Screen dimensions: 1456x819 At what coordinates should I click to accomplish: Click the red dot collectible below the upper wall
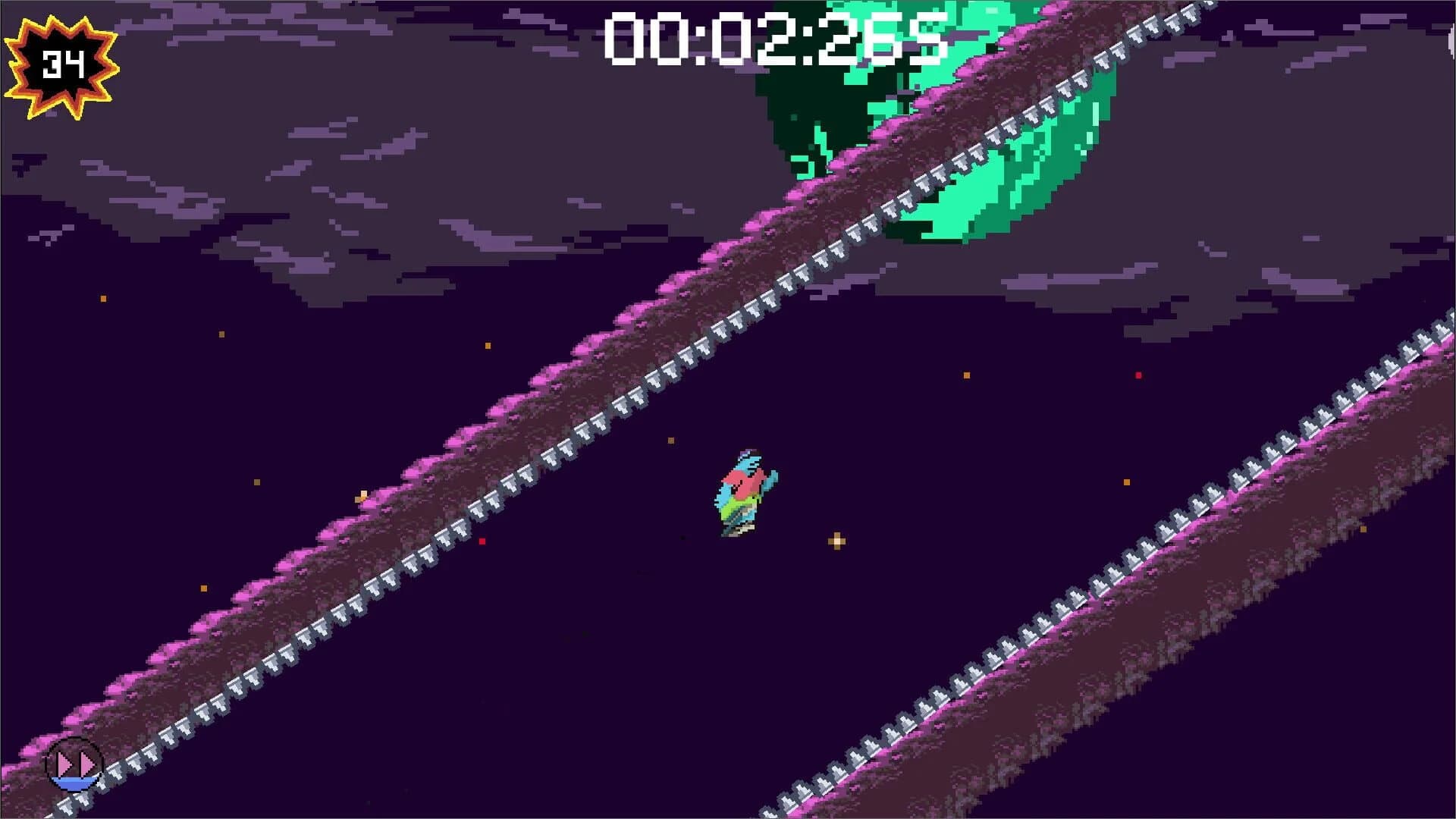483,540
